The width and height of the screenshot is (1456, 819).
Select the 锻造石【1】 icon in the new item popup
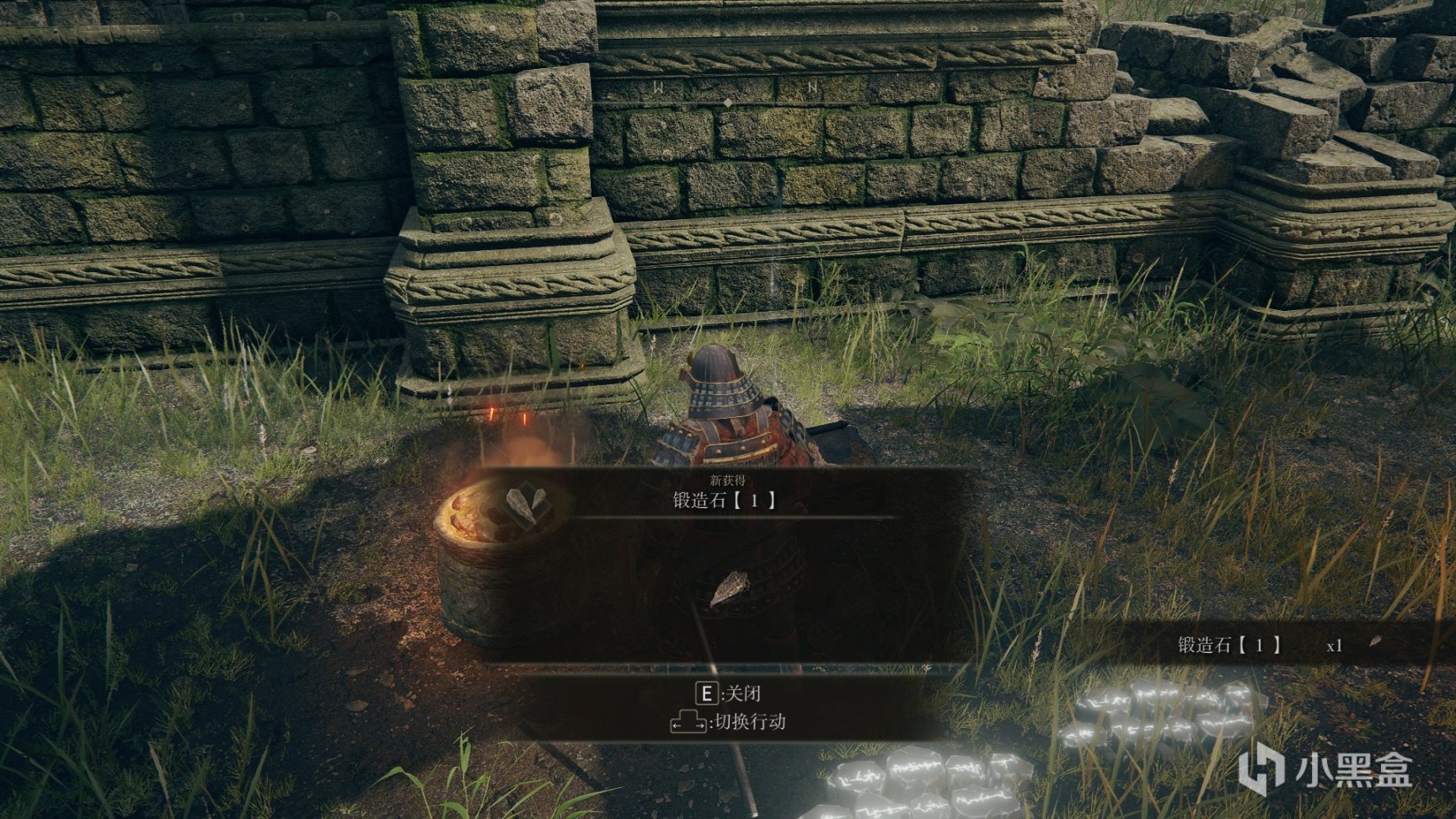click(x=530, y=504)
